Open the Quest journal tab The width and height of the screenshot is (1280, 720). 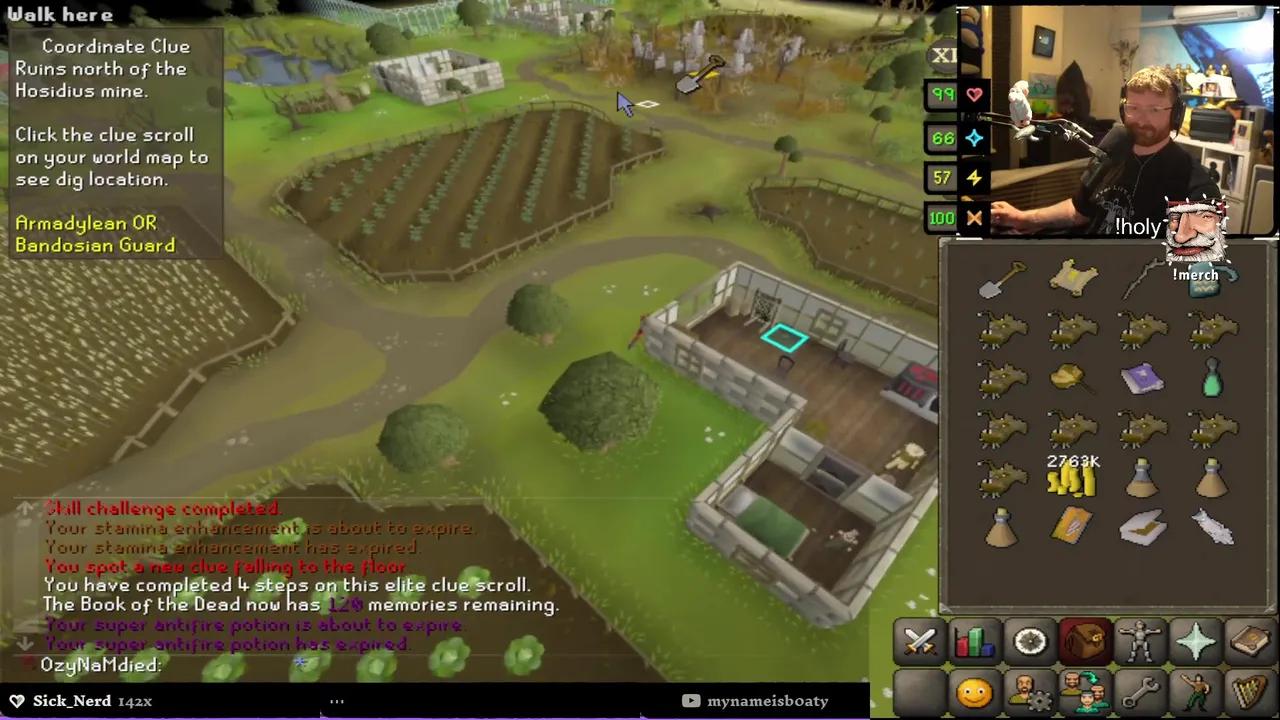tap(1031, 641)
